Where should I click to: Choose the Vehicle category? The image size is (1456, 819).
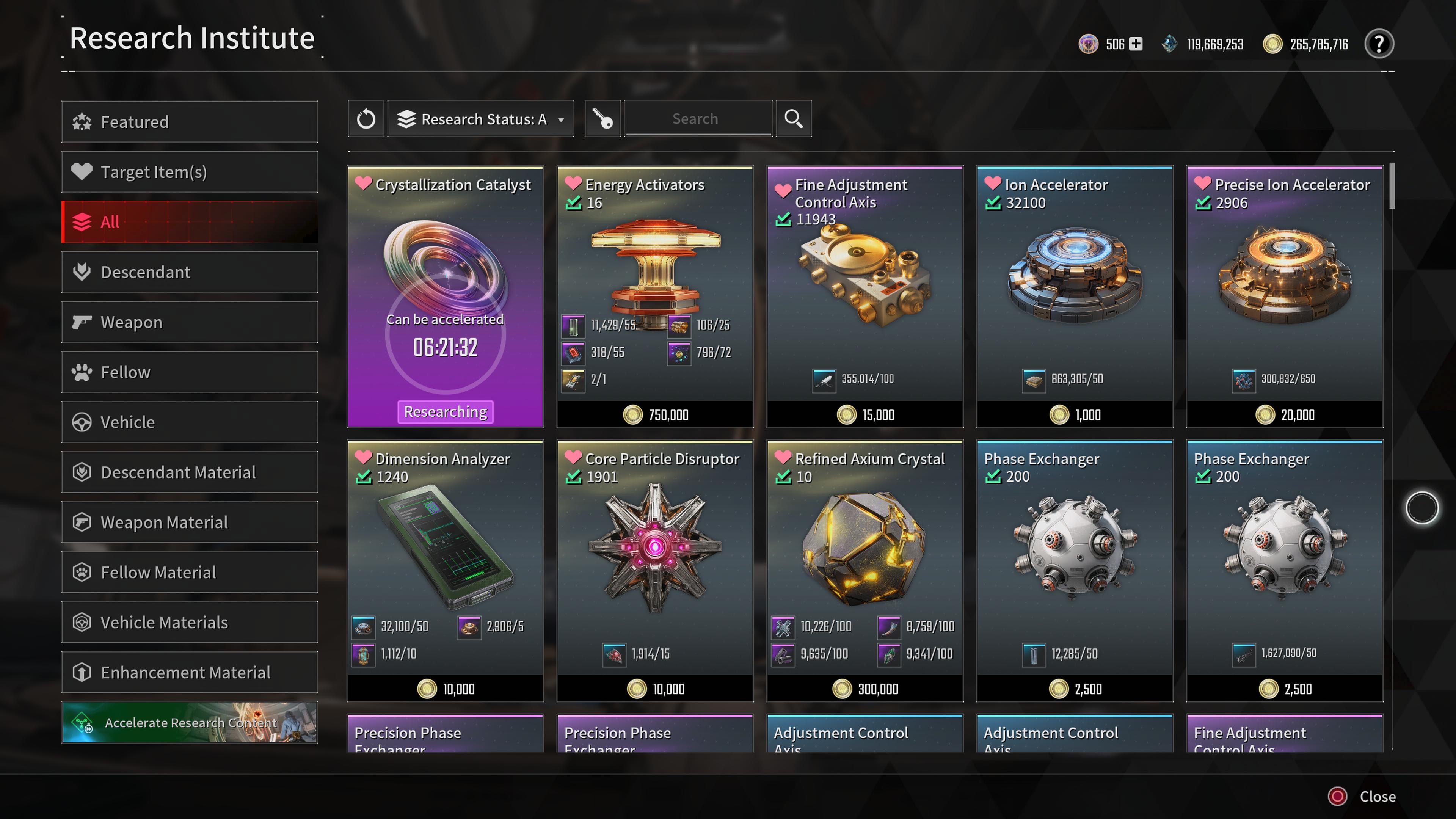[x=189, y=422]
